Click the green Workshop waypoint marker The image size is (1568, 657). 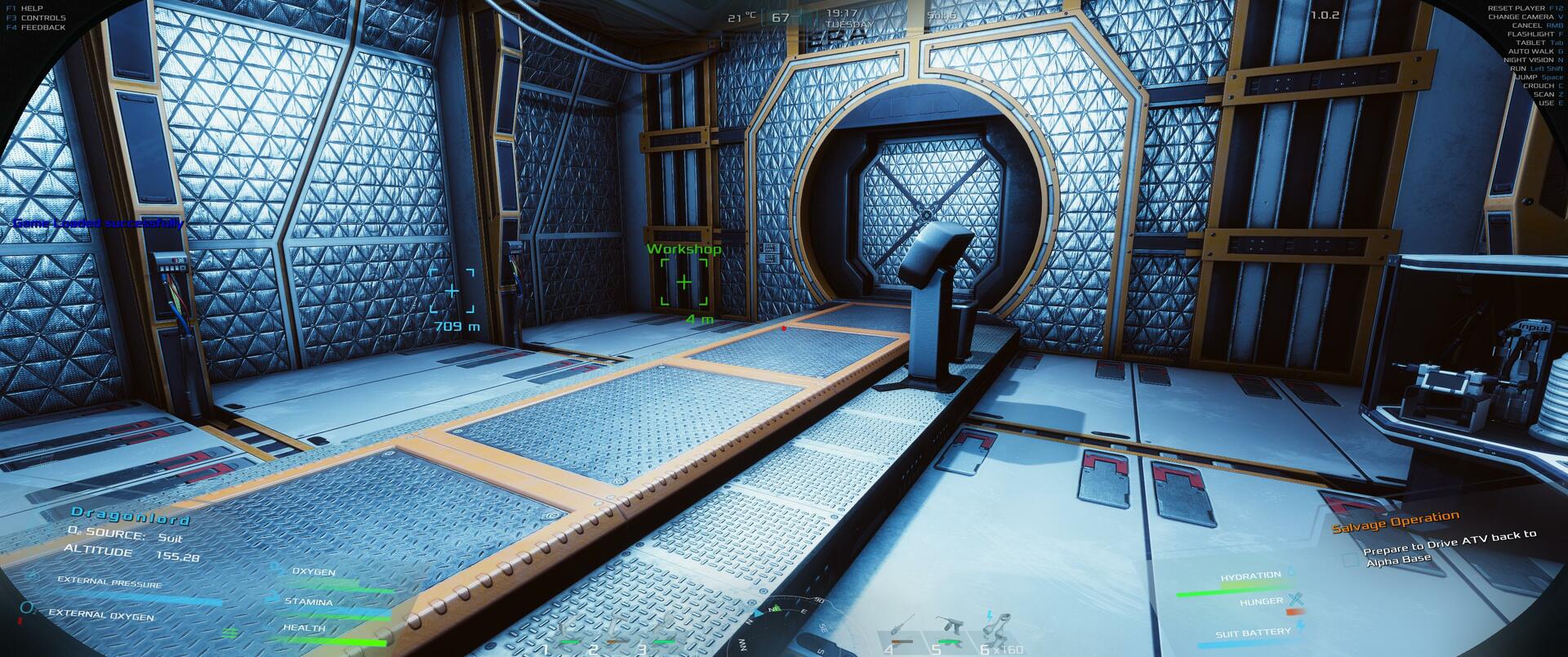pyautogui.click(x=684, y=283)
